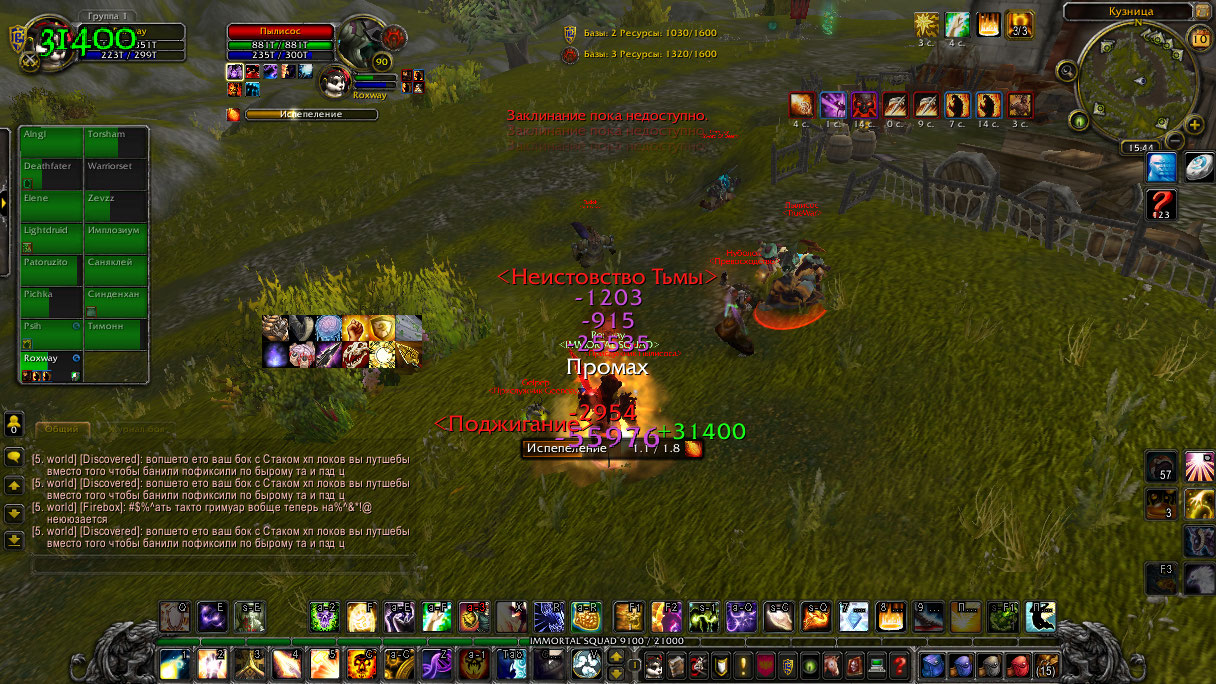Open the chat menu speech bubble button
Image resolution: width=1216 pixels, height=684 pixels.
14,458
